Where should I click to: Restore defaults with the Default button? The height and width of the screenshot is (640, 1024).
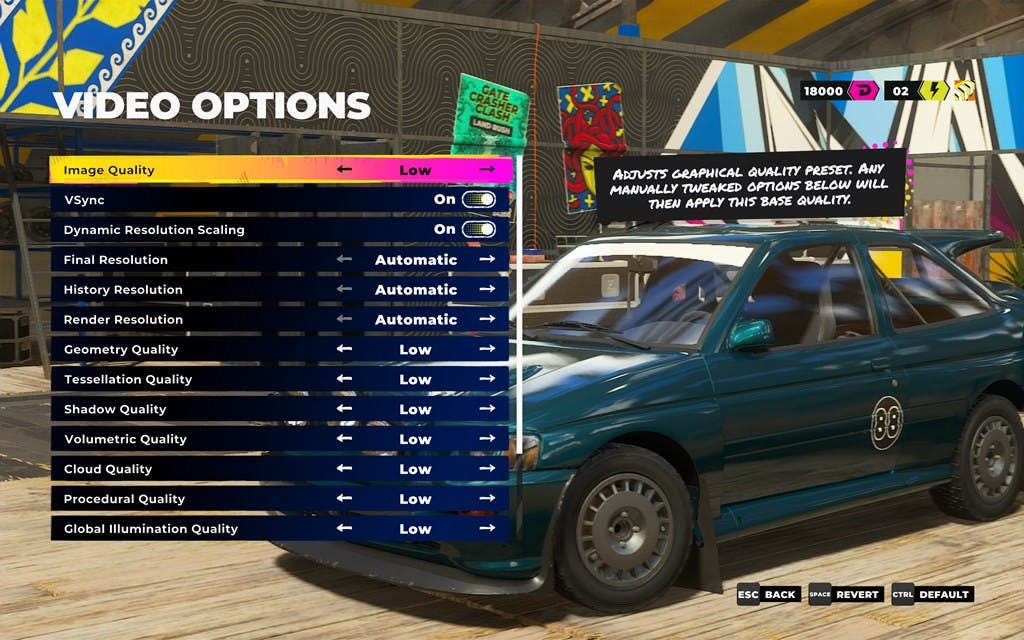coord(933,594)
